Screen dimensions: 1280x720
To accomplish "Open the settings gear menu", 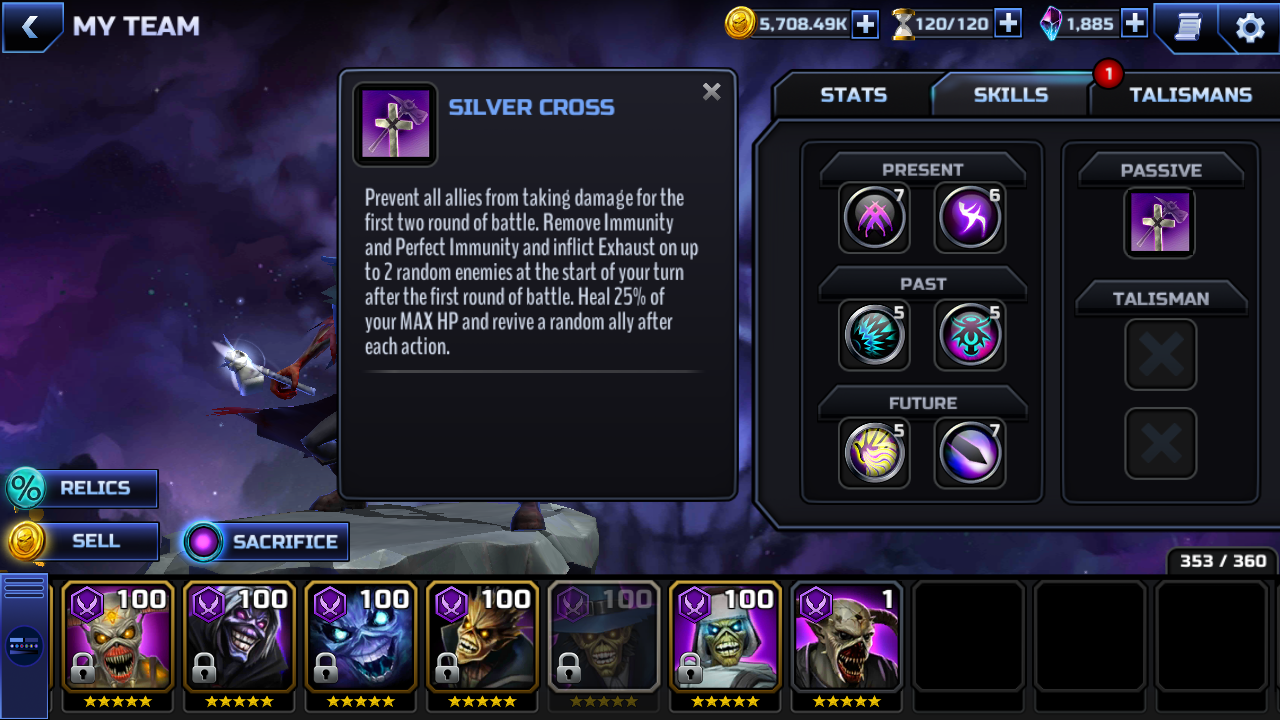I will click(x=1250, y=27).
